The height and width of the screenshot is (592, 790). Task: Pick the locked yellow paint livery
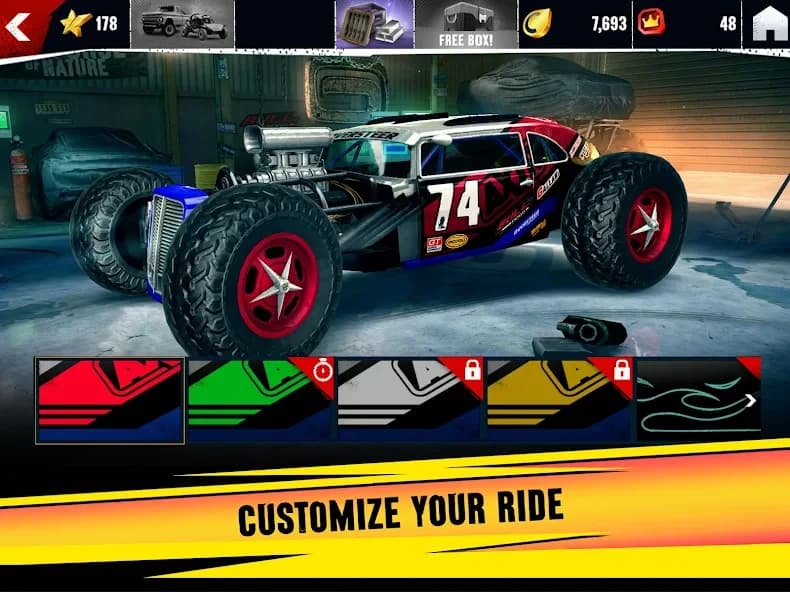point(559,399)
